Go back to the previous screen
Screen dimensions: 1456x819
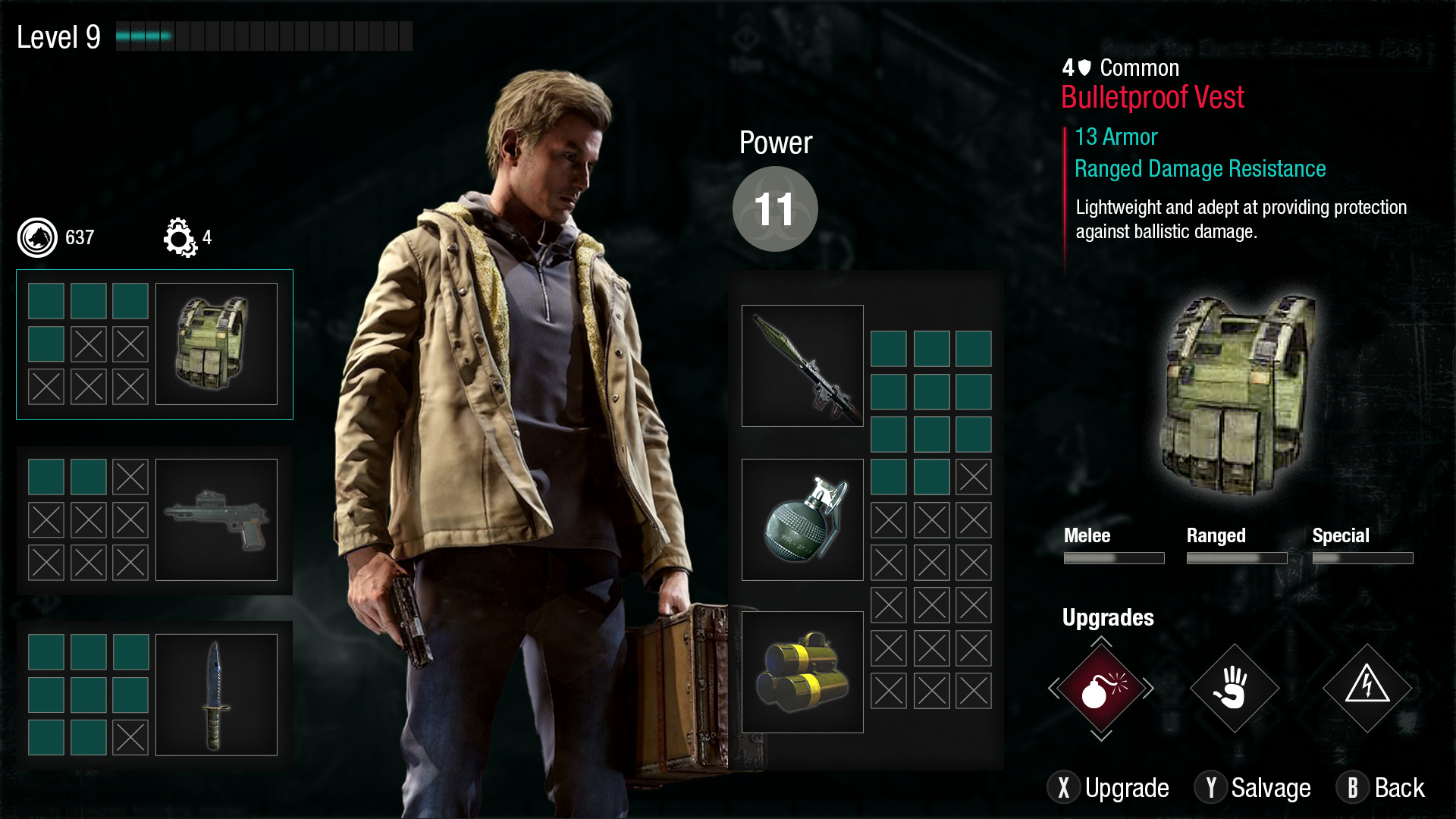coord(1381,788)
